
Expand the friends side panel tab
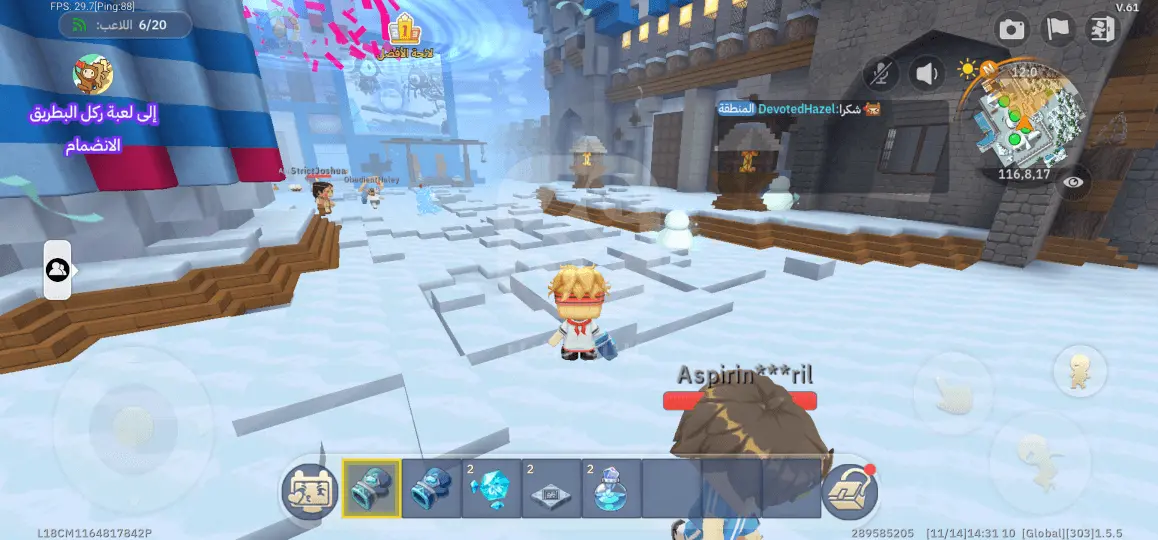click(57, 270)
